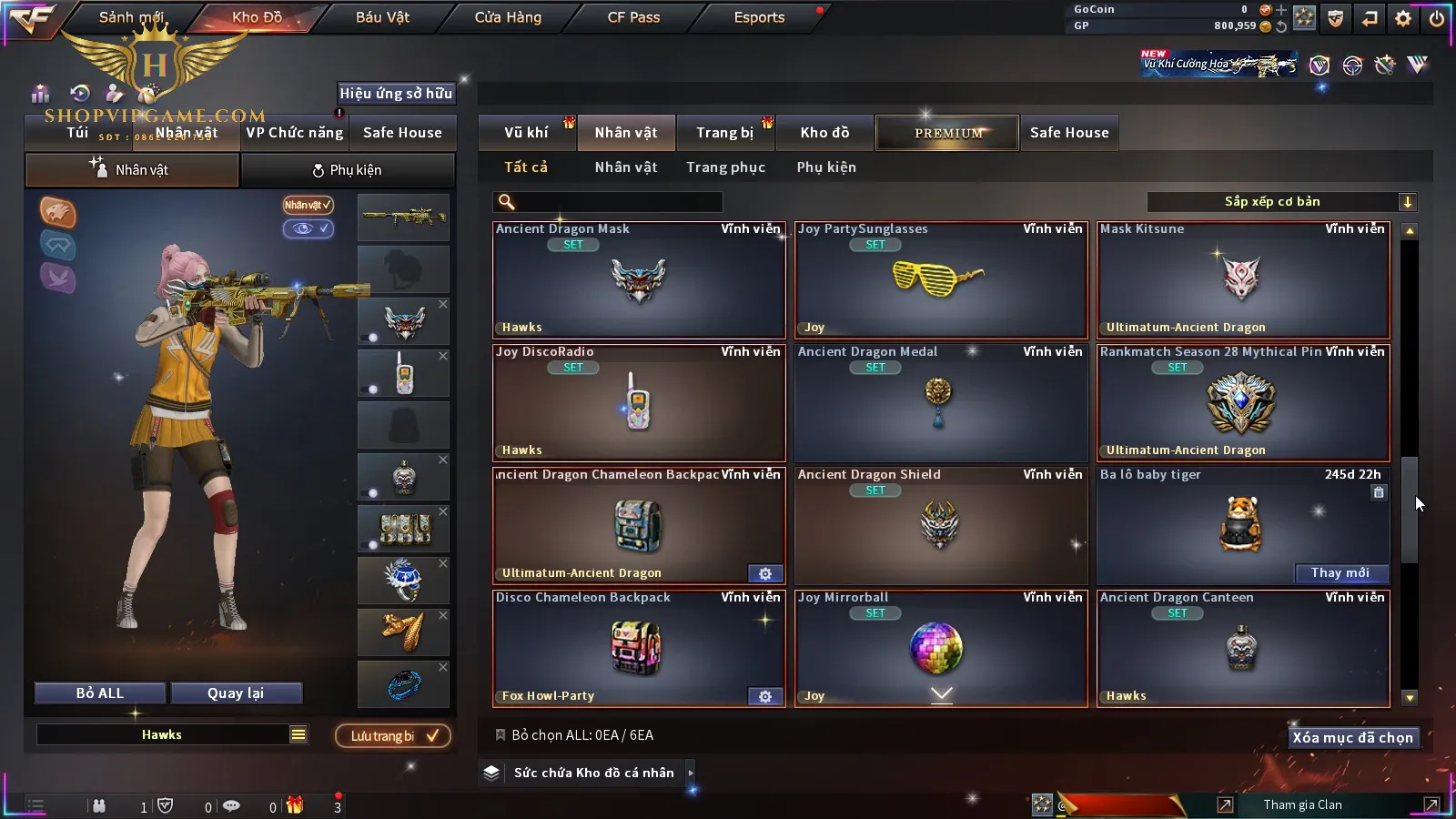
Task: Select the Ancient Dragon Shield item
Action: click(941, 525)
